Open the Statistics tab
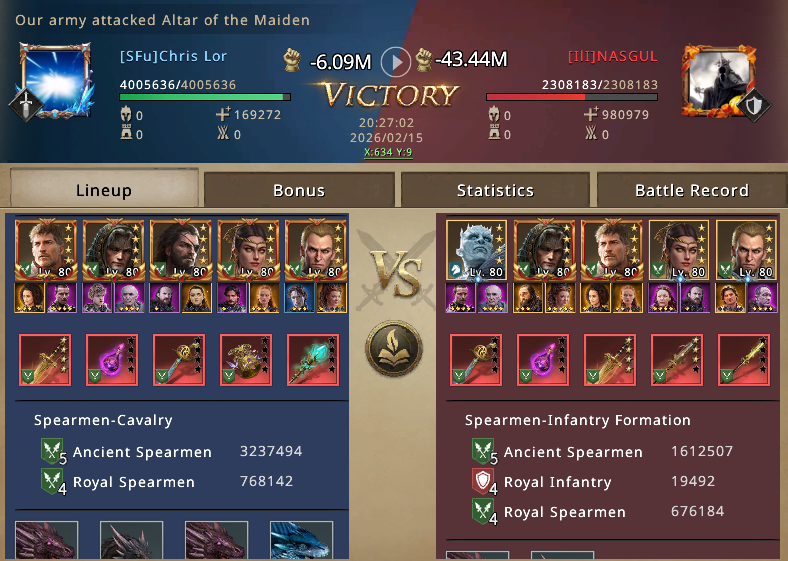The width and height of the screenshot is (788, 561). [495, 190]
